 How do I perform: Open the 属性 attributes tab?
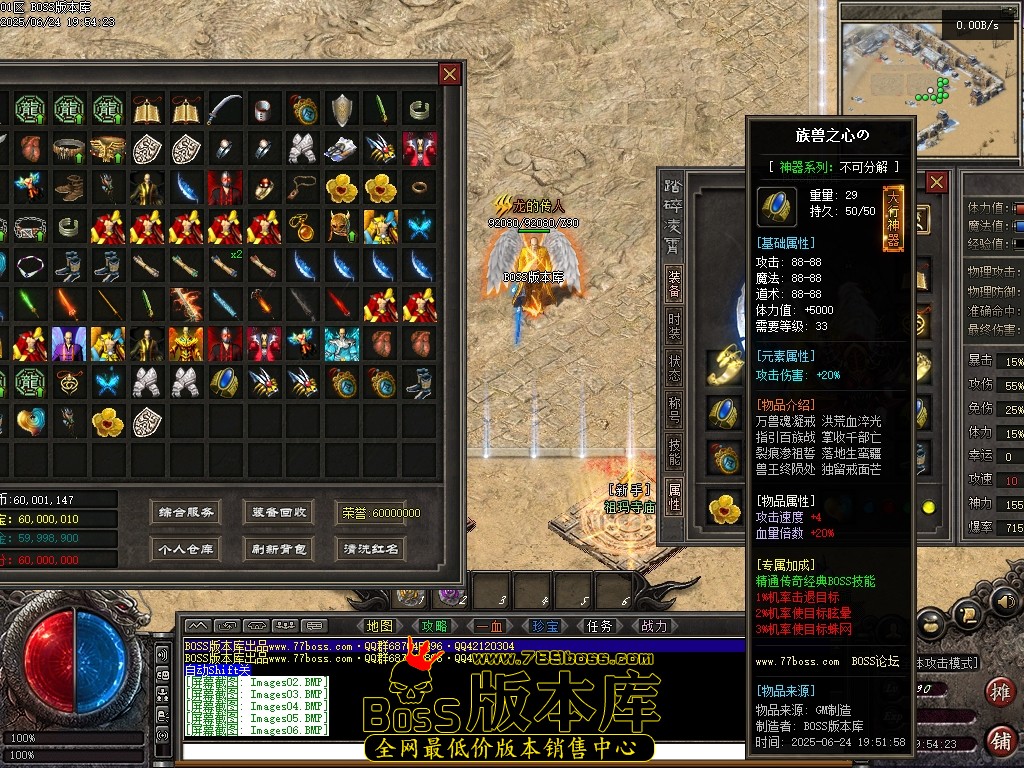[x=675, y=496]
